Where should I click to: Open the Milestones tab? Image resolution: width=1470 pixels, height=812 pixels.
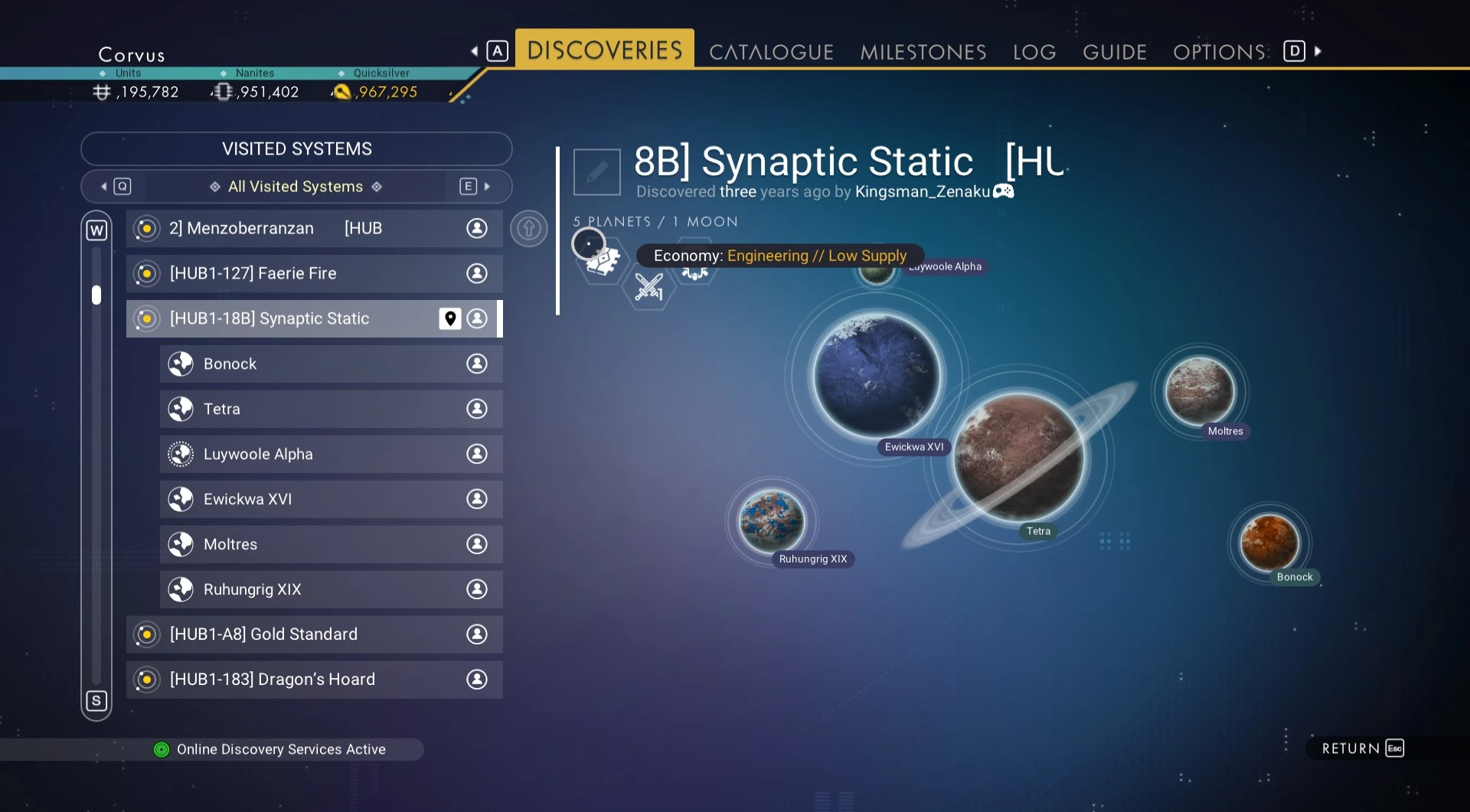pos(923,52)
